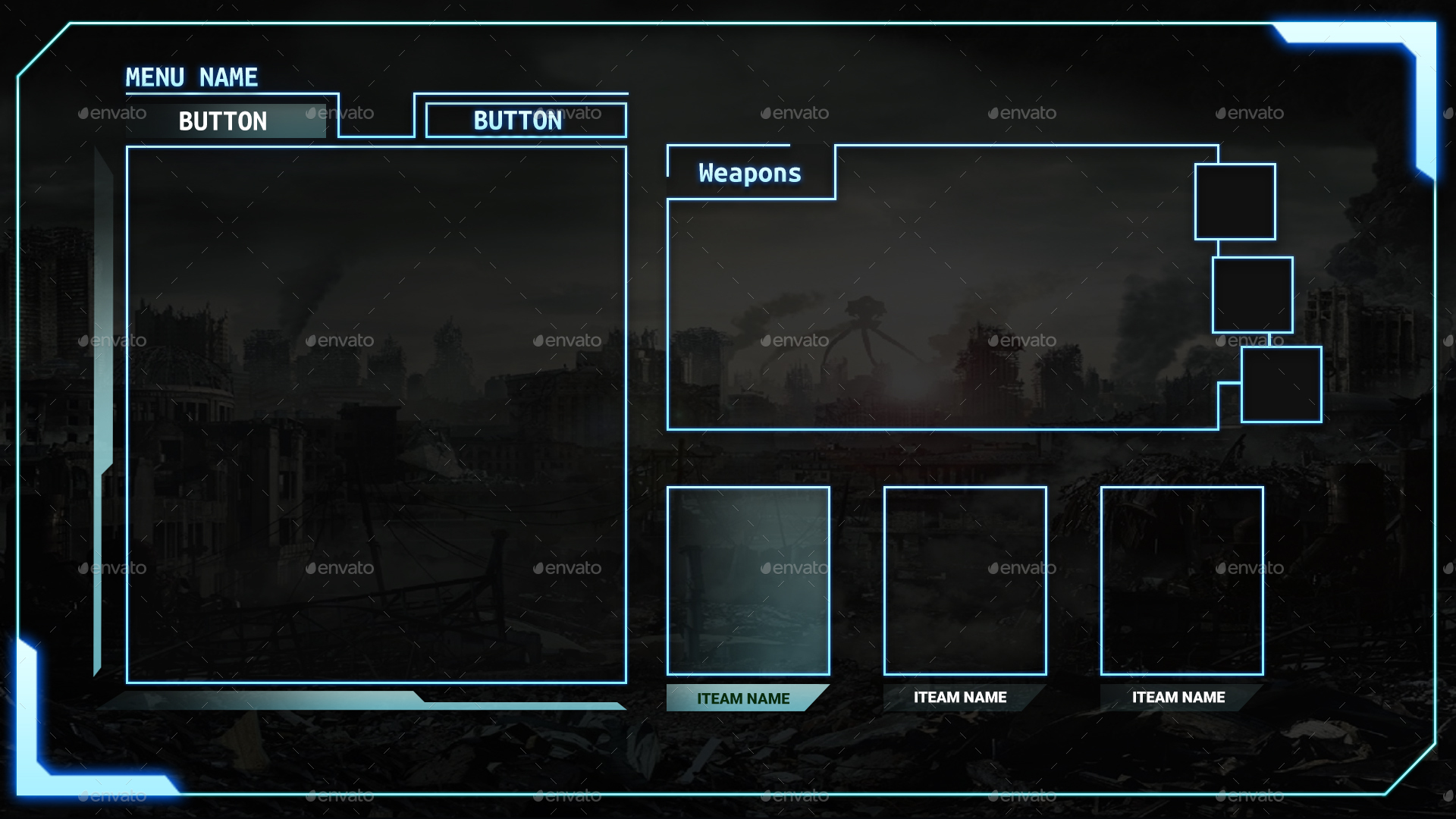
Task: Click the MENU NAME heading
Action: click(191, 77)
